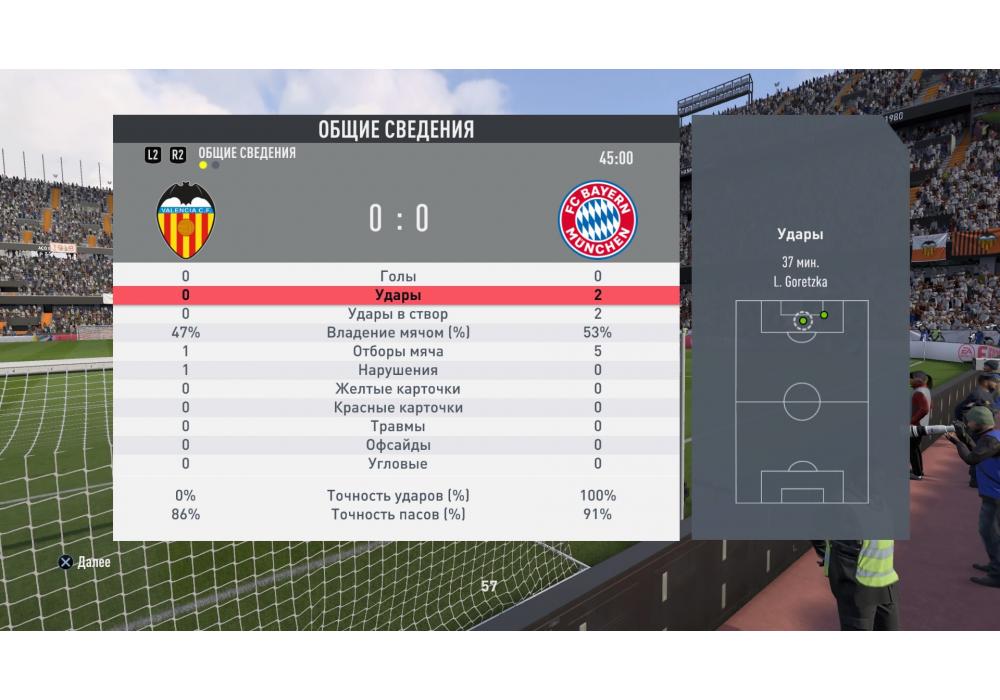Select the ringed shot marker on pitch diagram
Image resolution: width=1000 pixels, height=700 pixels.
802,321
